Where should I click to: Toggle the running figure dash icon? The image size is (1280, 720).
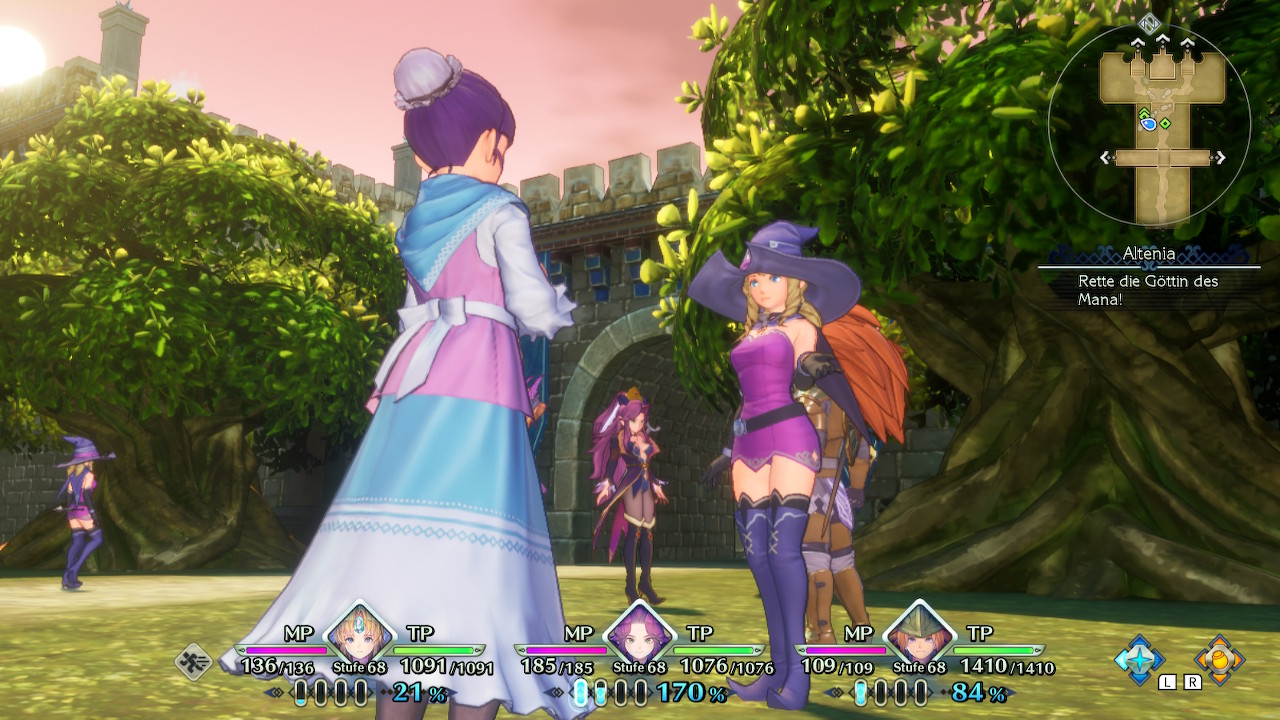point(193,661)
